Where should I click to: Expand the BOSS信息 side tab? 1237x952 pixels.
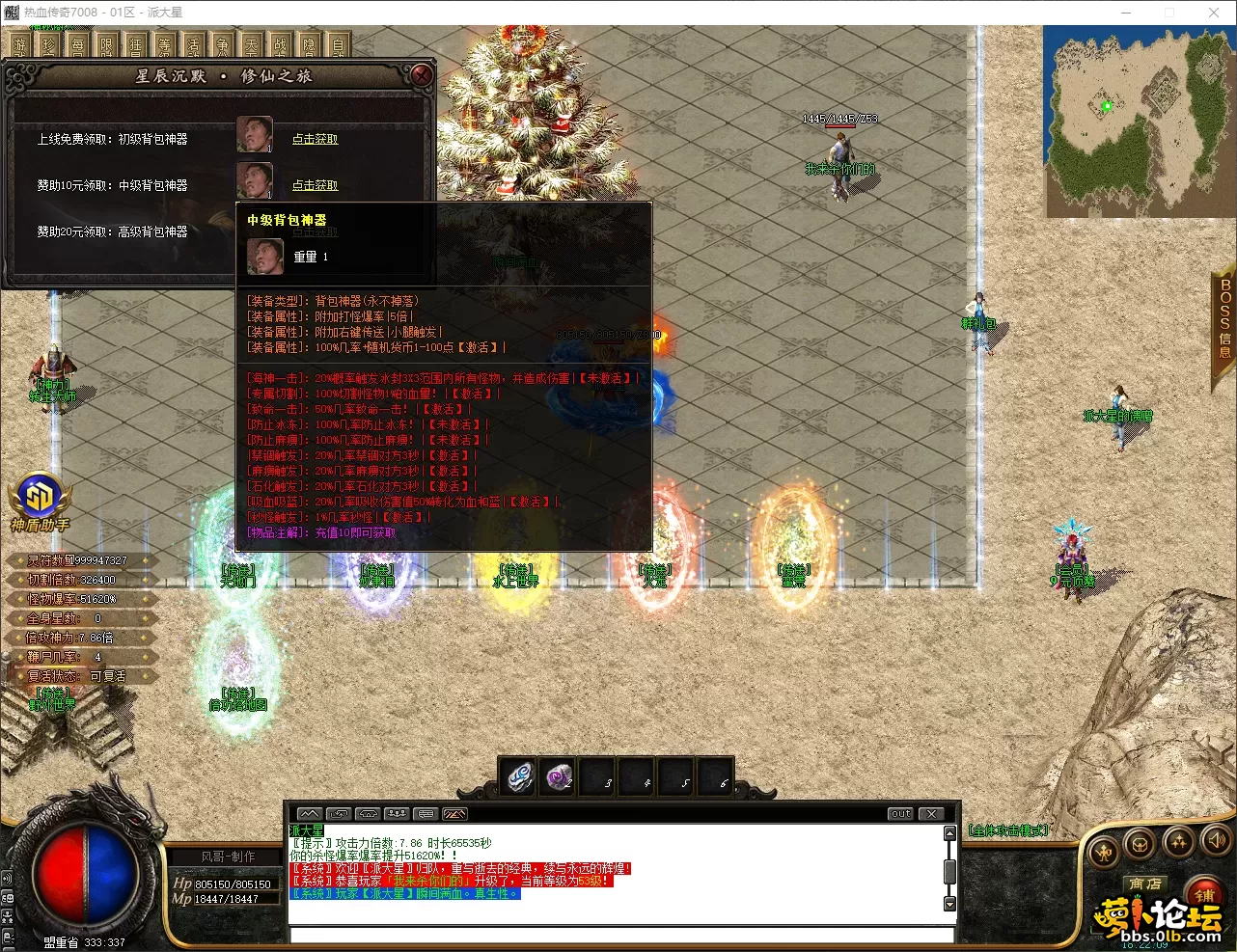tap(1224, 318)
